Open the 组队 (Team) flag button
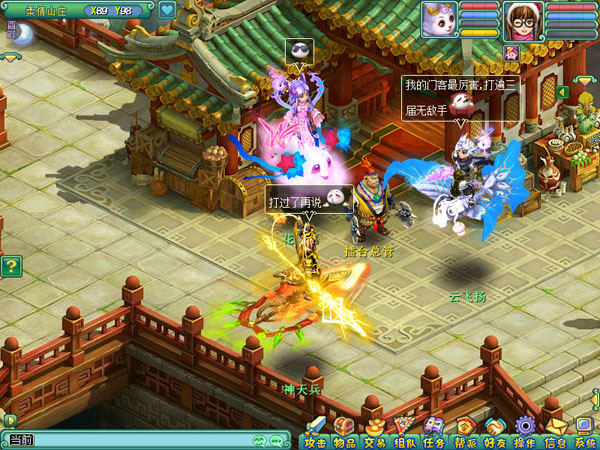Image resolution: width=600 pixels, height=450 pixels. [405, 431]
